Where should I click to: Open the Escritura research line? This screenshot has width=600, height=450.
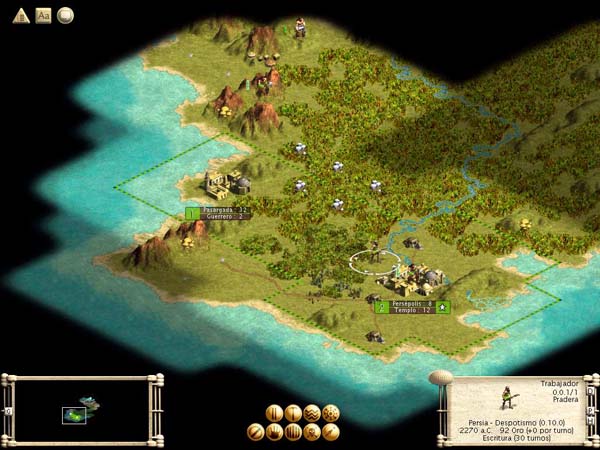click(517, 438)
